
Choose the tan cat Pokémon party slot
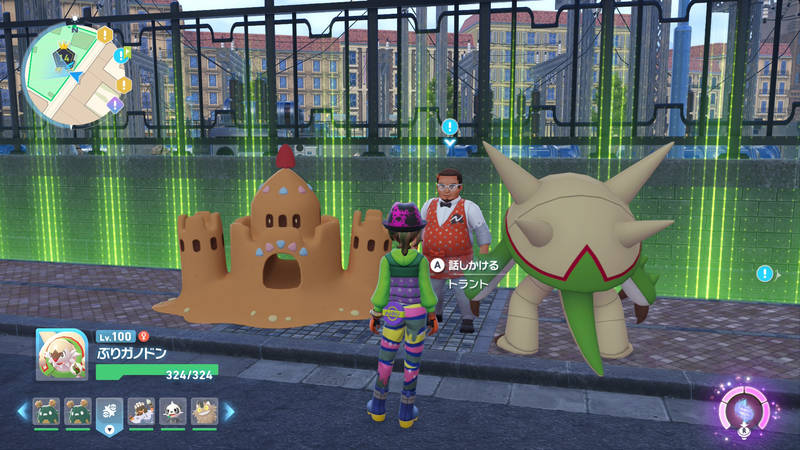(205, 411)
